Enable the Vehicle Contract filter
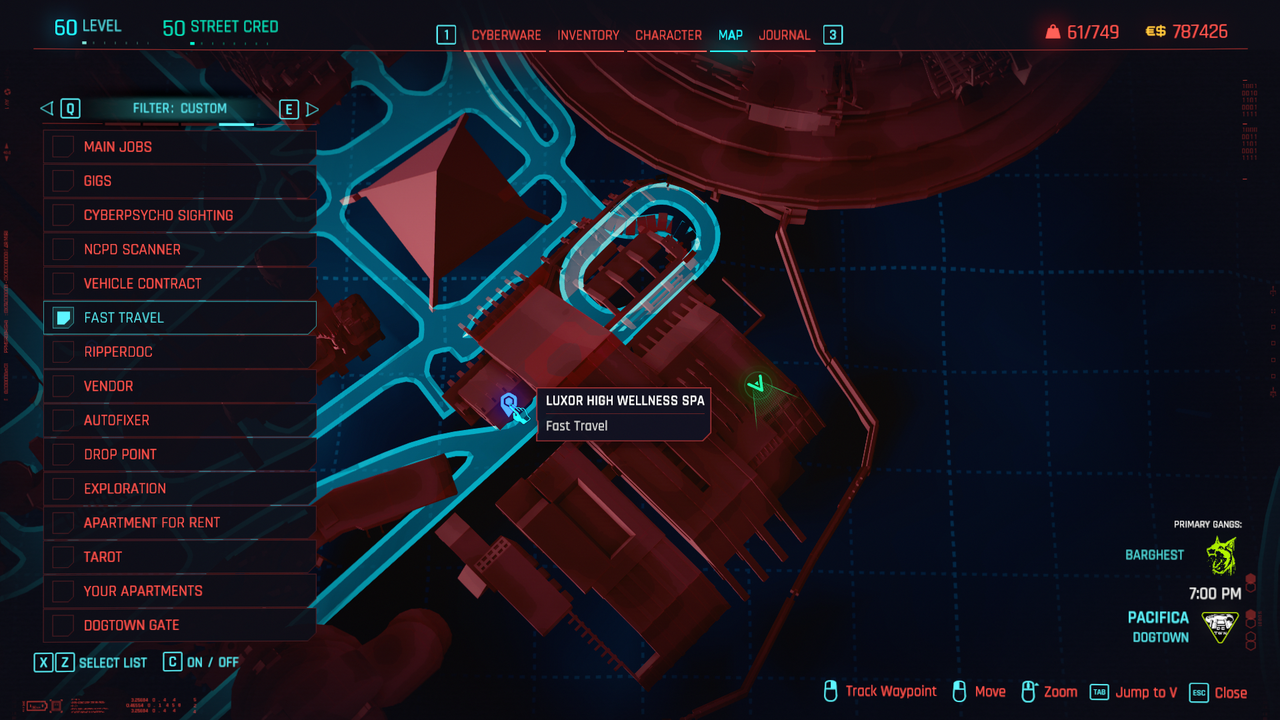Viewport: 1280px width, 720px height. (x=63, y=283)
